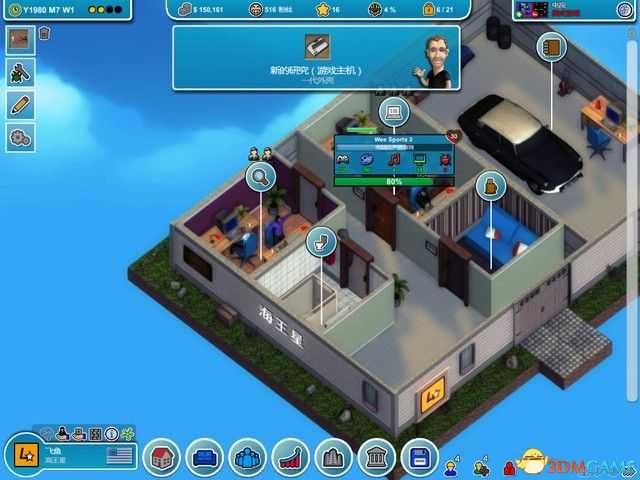This screenshot has height=480, width=640.
Task: Select the toilet room bubble
Action: pos(321,241)
